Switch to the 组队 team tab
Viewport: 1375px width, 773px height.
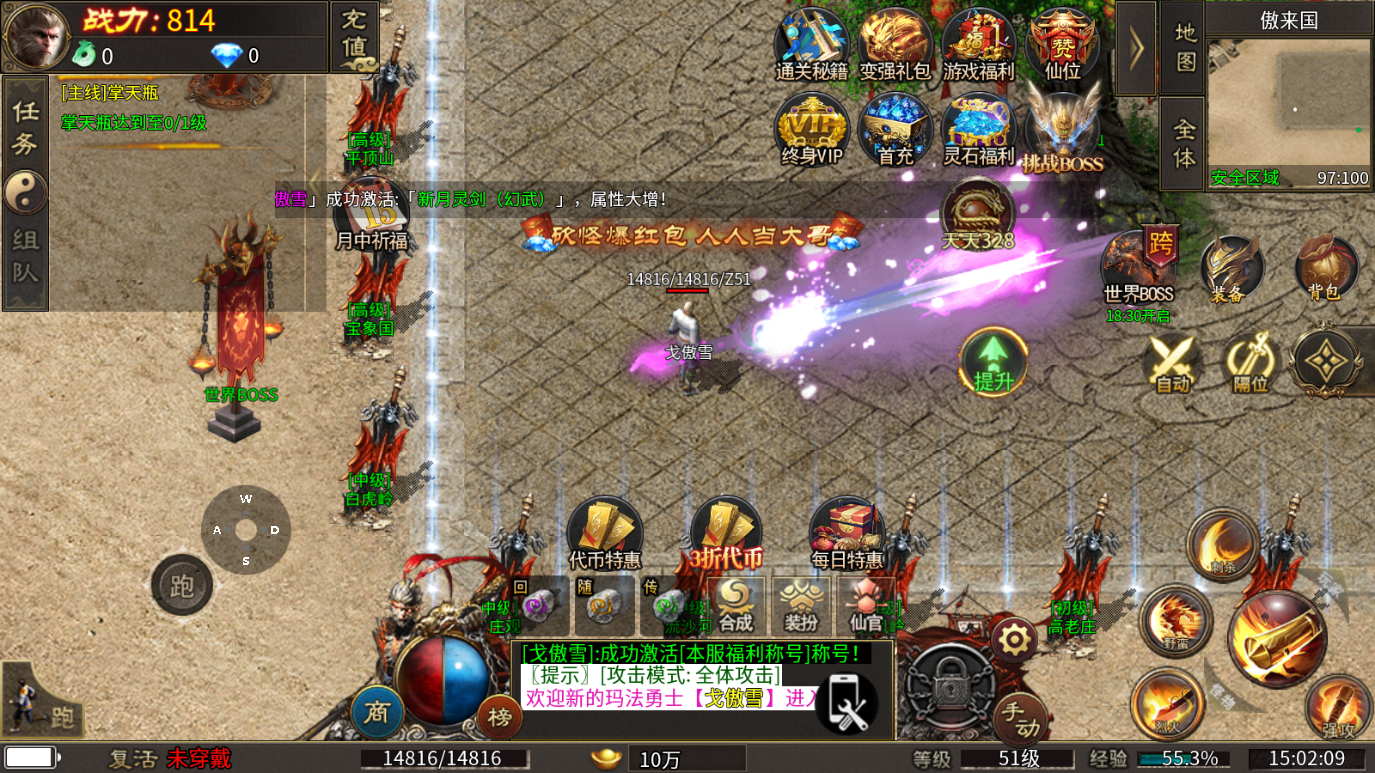25,256
